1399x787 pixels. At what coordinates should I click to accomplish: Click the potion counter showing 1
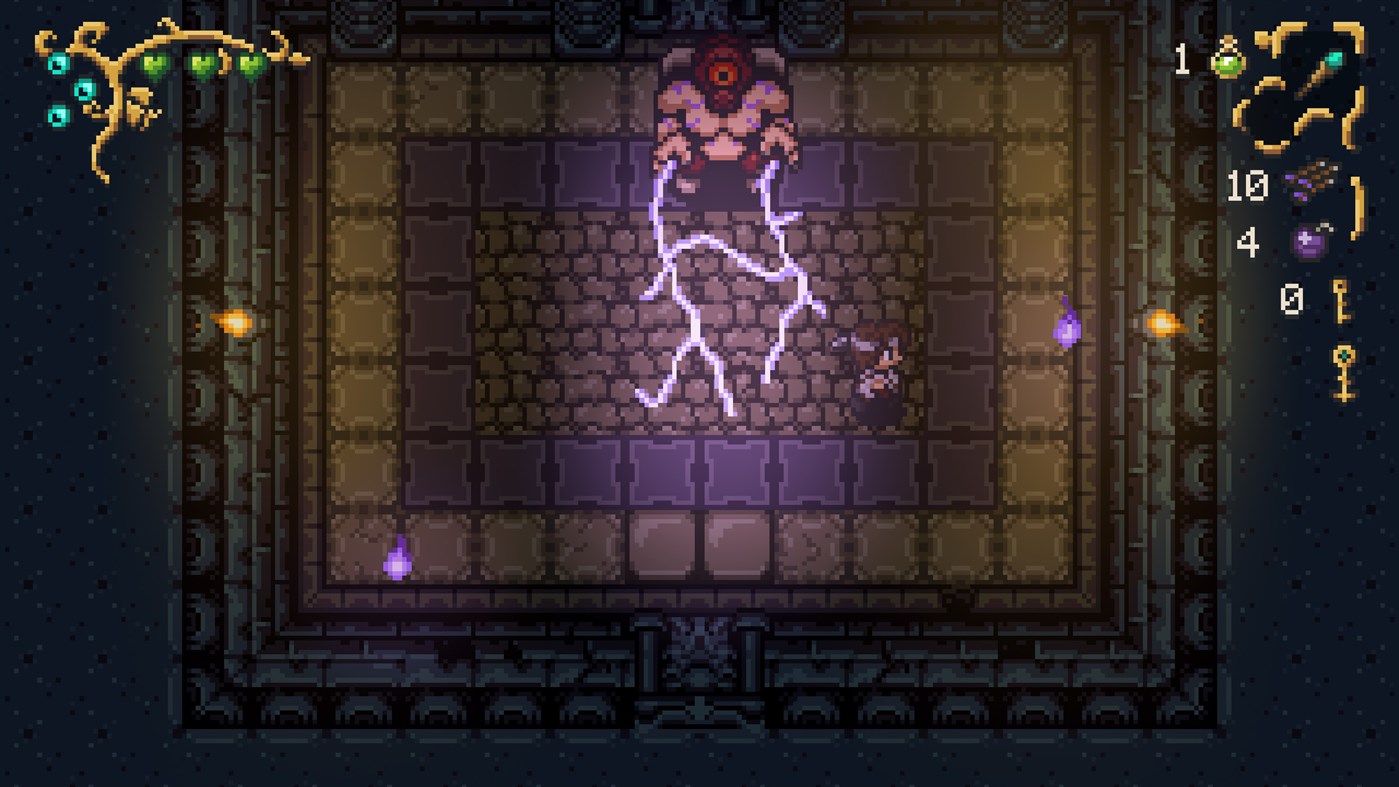(1184, 62)
